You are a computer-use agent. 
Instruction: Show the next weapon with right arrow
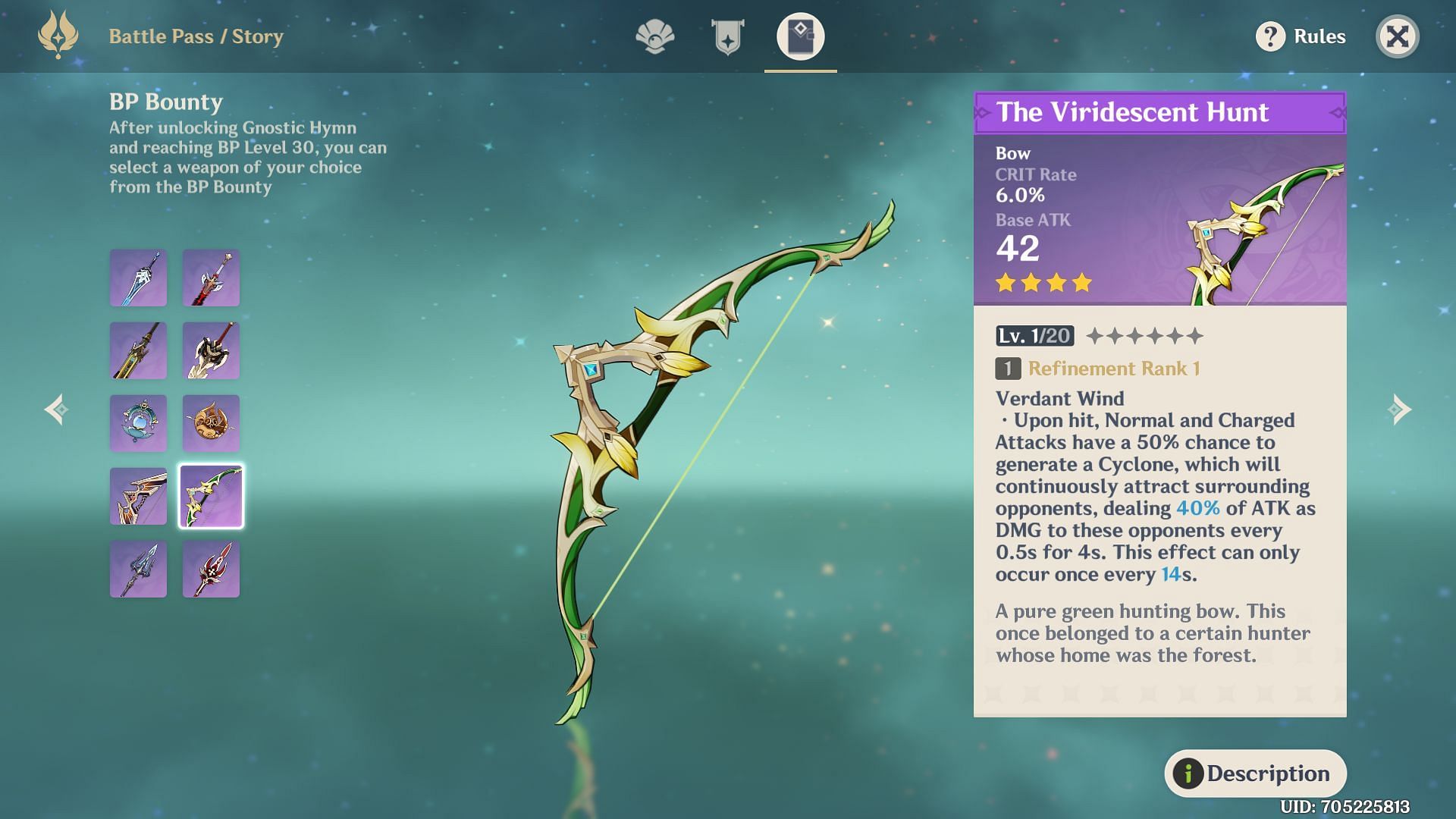point(1400,409)
